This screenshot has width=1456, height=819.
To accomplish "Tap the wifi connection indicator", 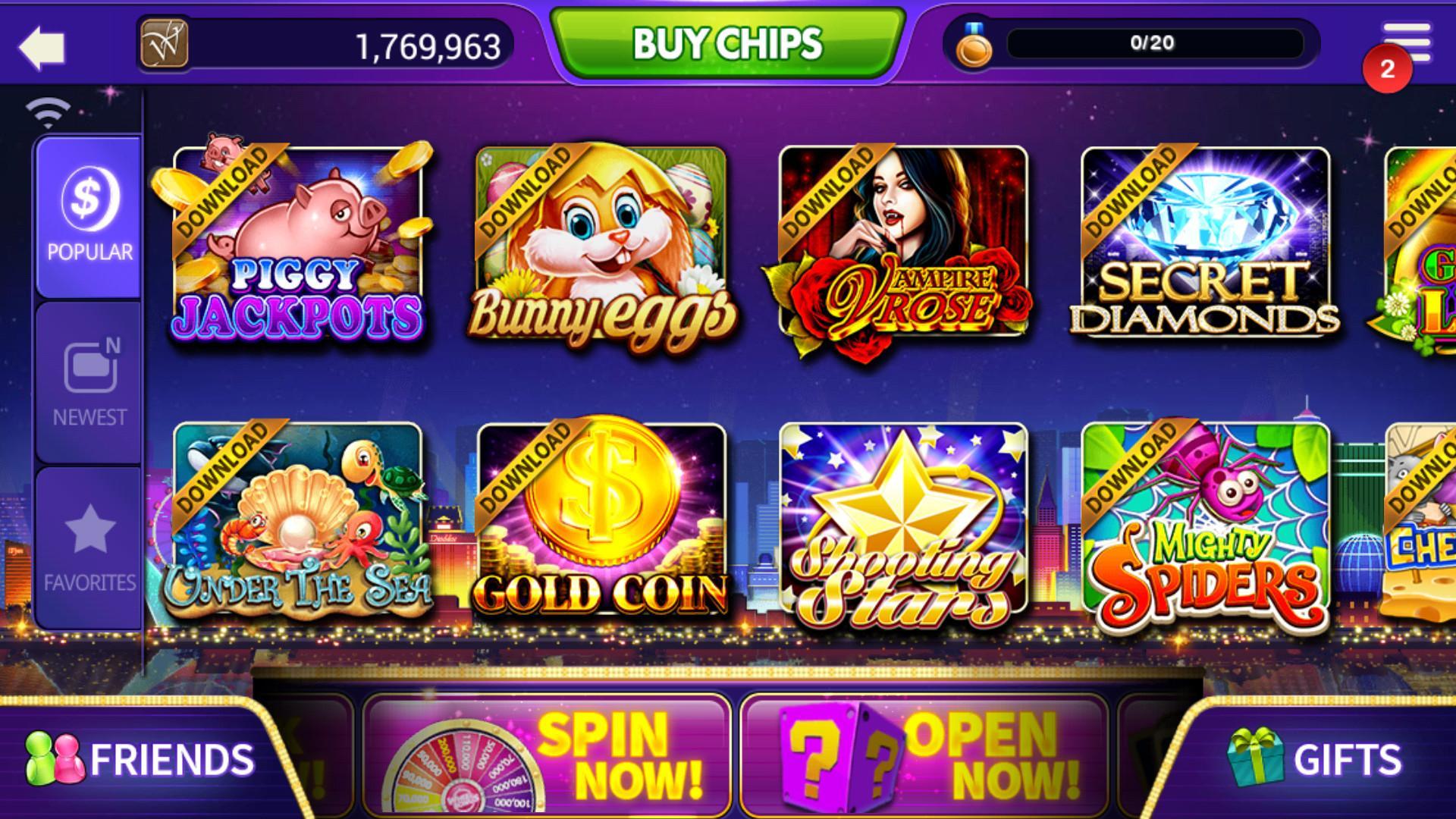I will pyautogui.click(x=47, y=110).
